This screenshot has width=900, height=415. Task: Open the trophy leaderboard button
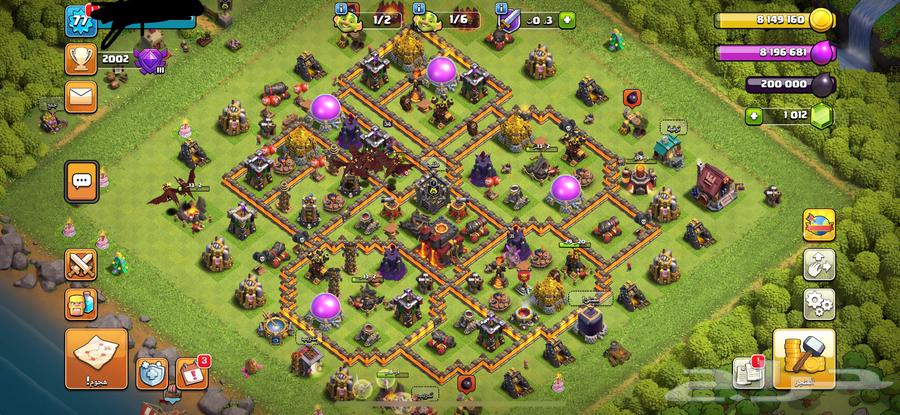(79, 58)
